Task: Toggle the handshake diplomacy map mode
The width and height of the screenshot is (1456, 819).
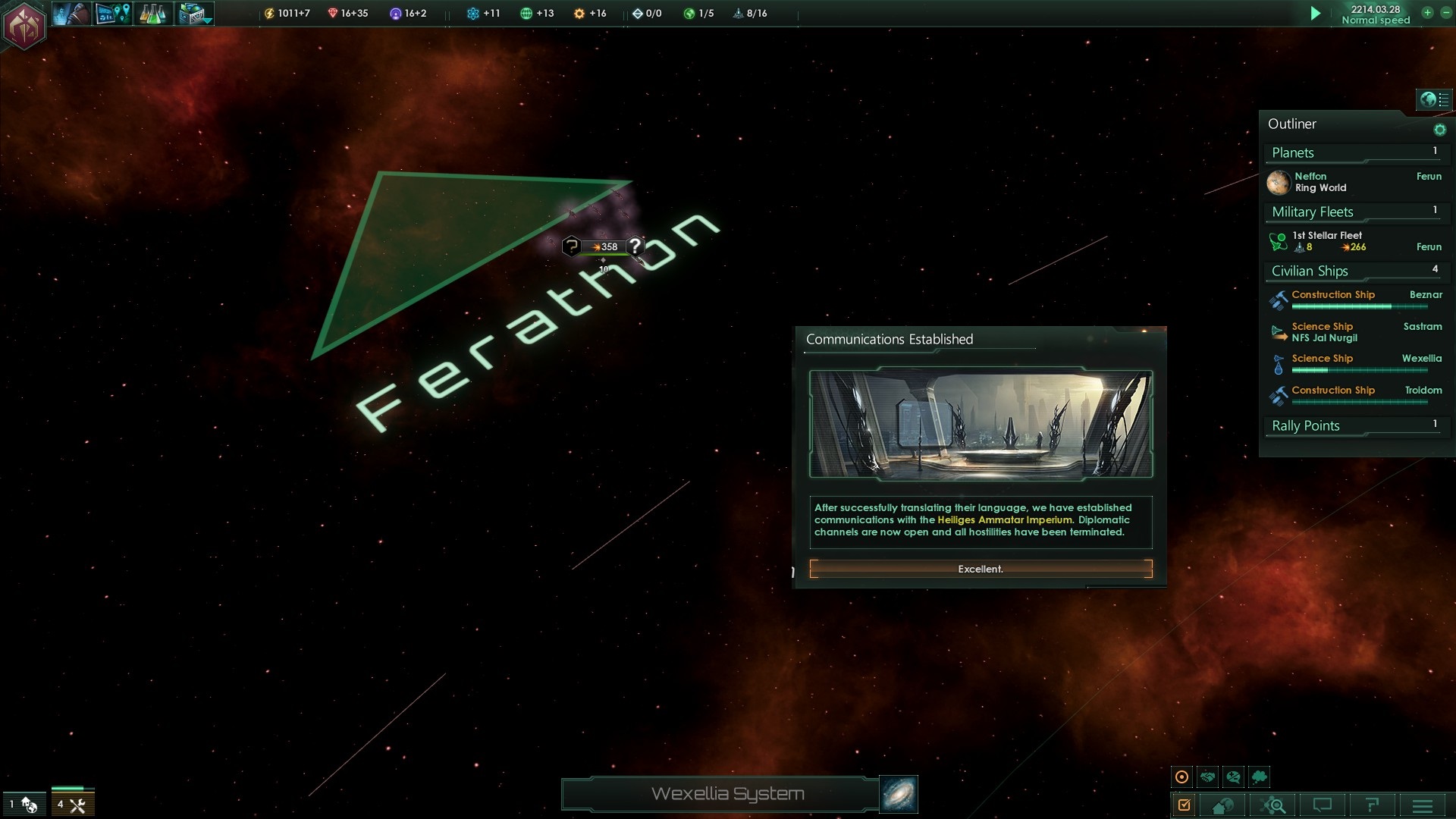Action: (x=1208, y=777)
